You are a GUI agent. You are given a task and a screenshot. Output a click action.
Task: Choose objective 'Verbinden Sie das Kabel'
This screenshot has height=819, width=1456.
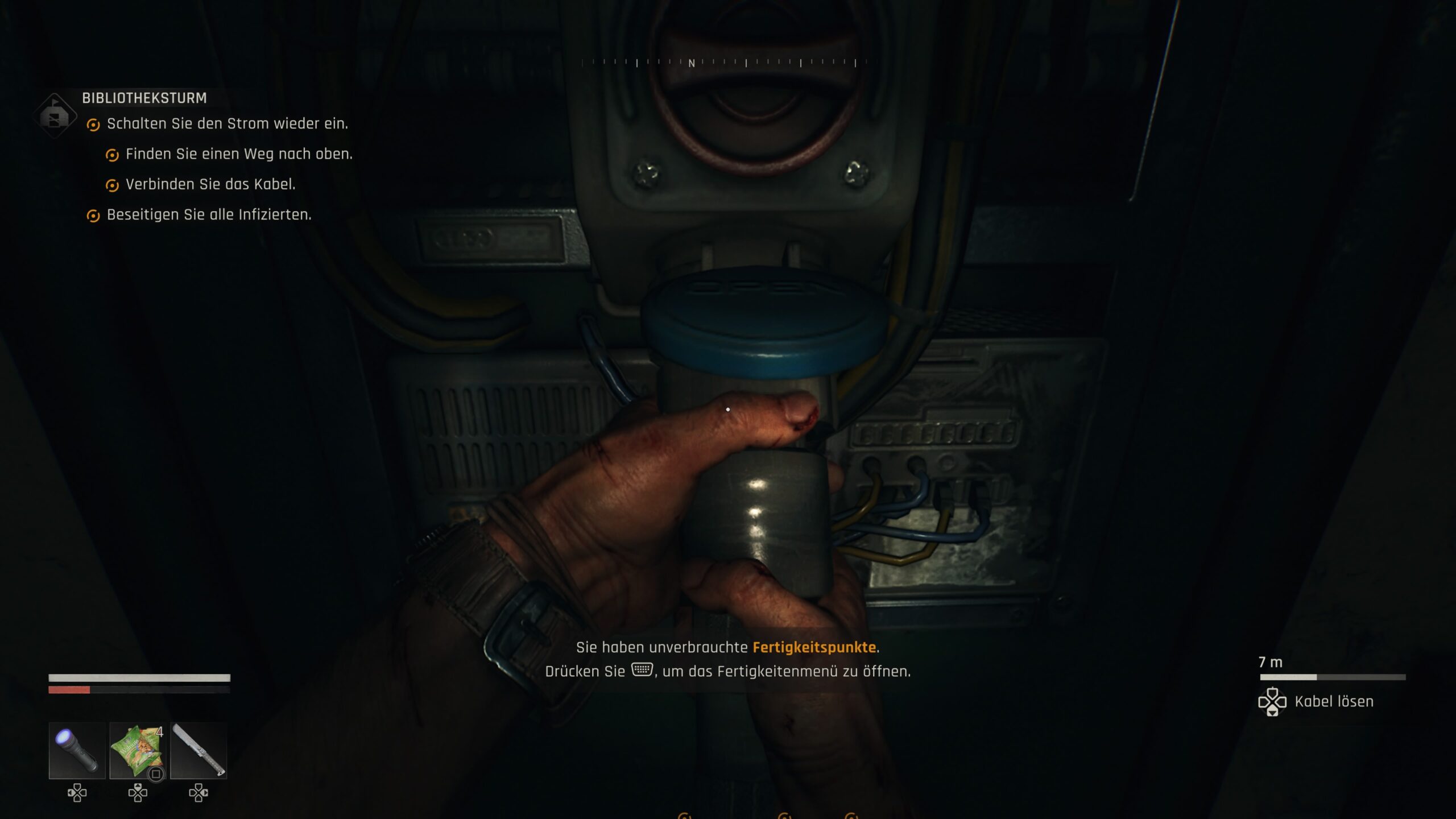[x=210, y=184]
